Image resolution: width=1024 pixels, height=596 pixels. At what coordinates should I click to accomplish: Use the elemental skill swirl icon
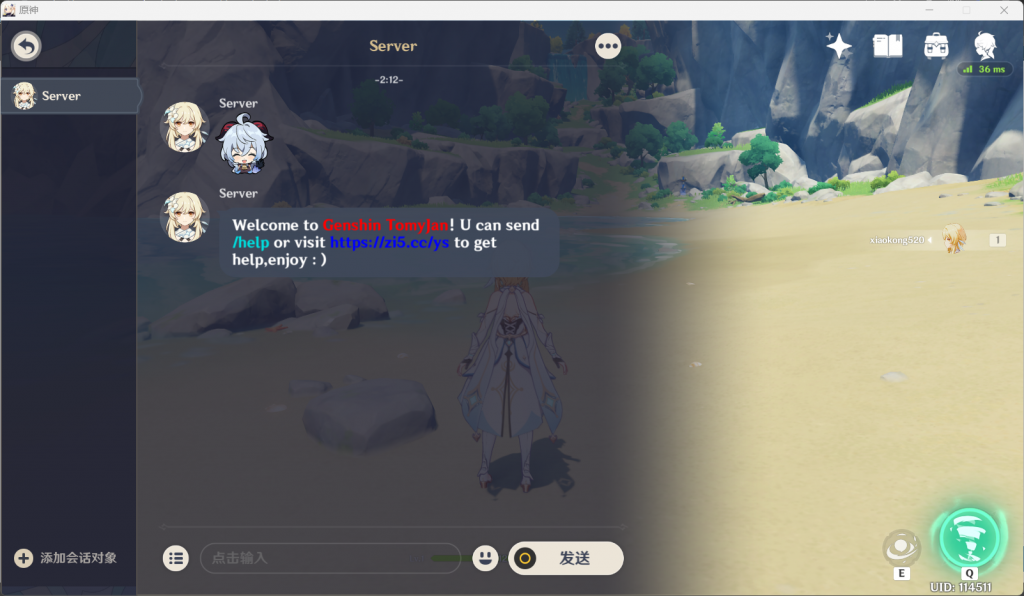pyautogui.click(x=901, y=548)
